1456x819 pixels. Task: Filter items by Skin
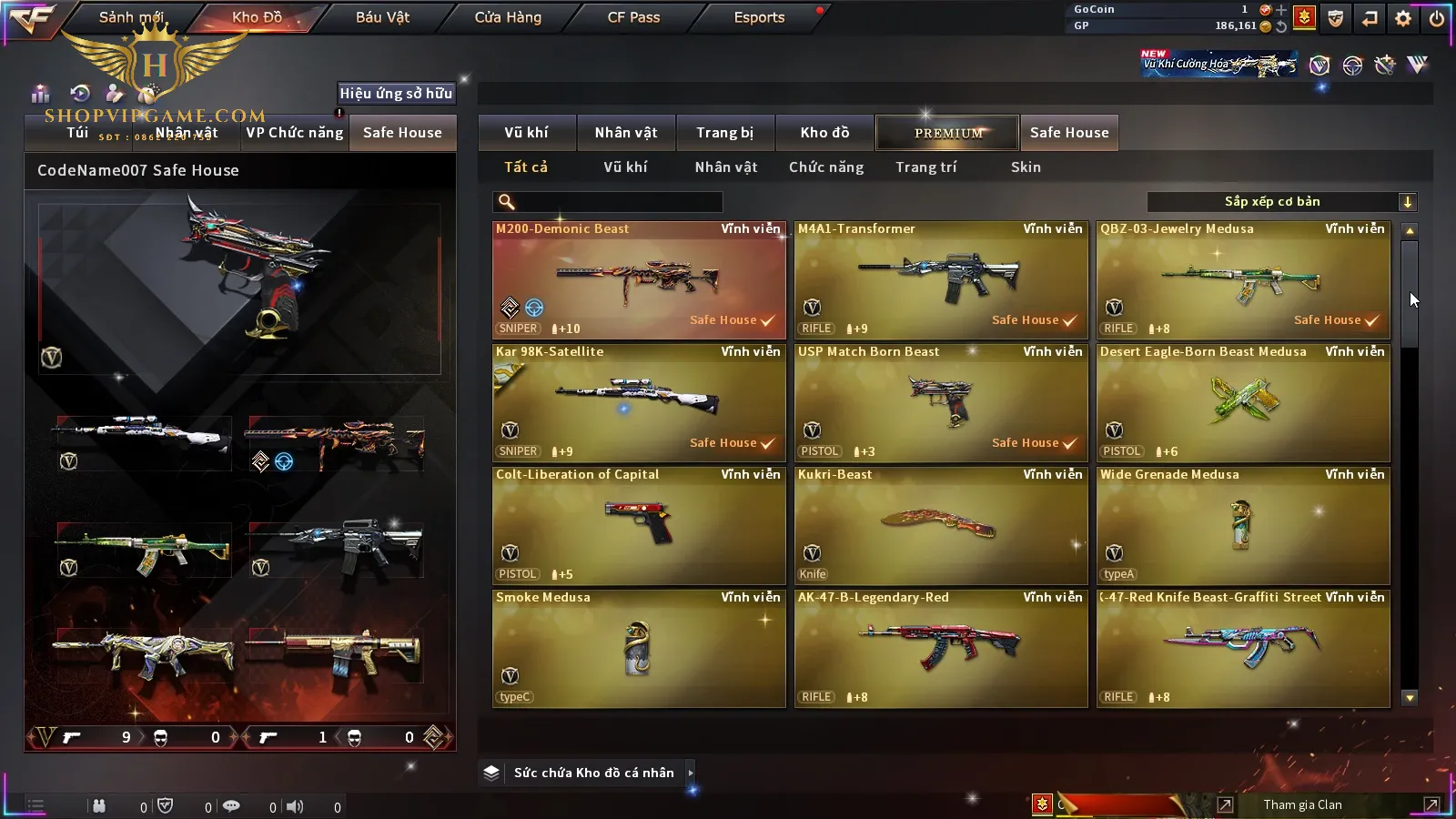point(1026,167)
